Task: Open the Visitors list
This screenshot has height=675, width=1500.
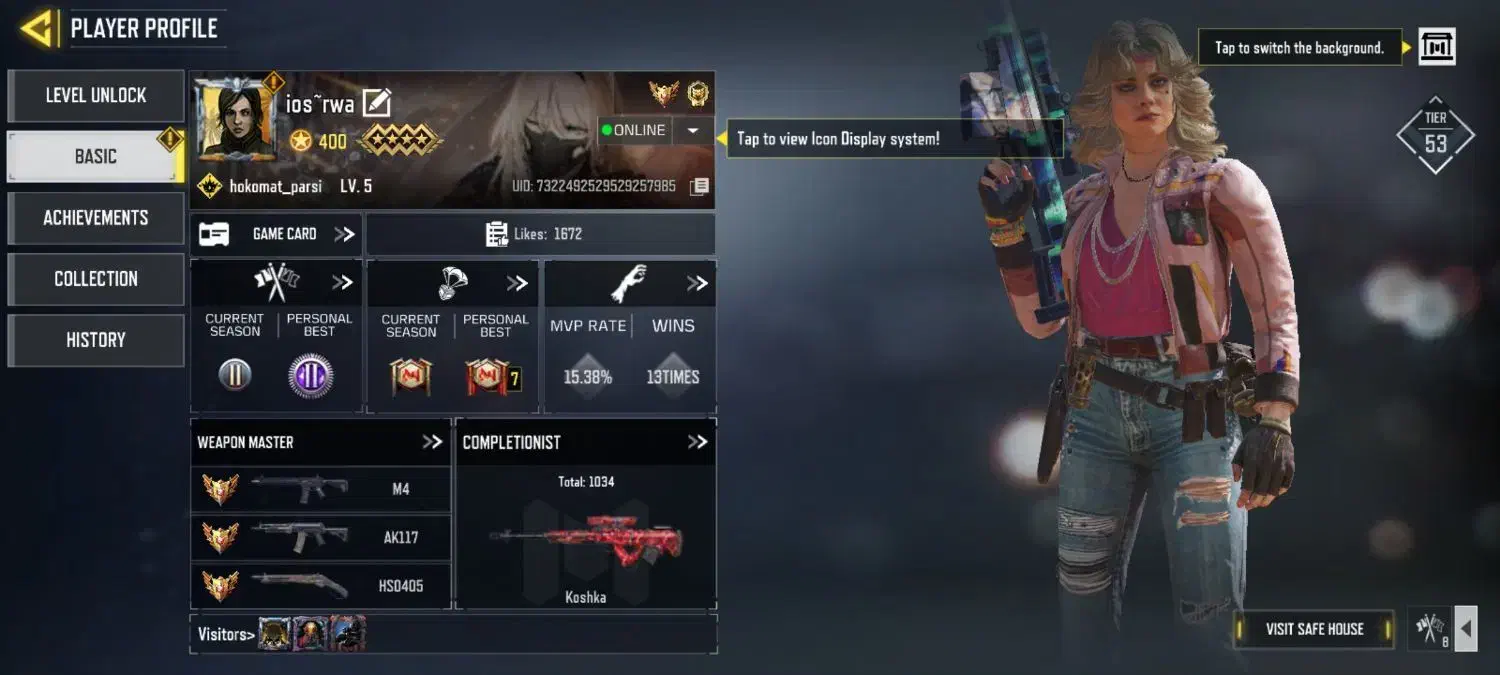Action: click(x=225, y=634)
